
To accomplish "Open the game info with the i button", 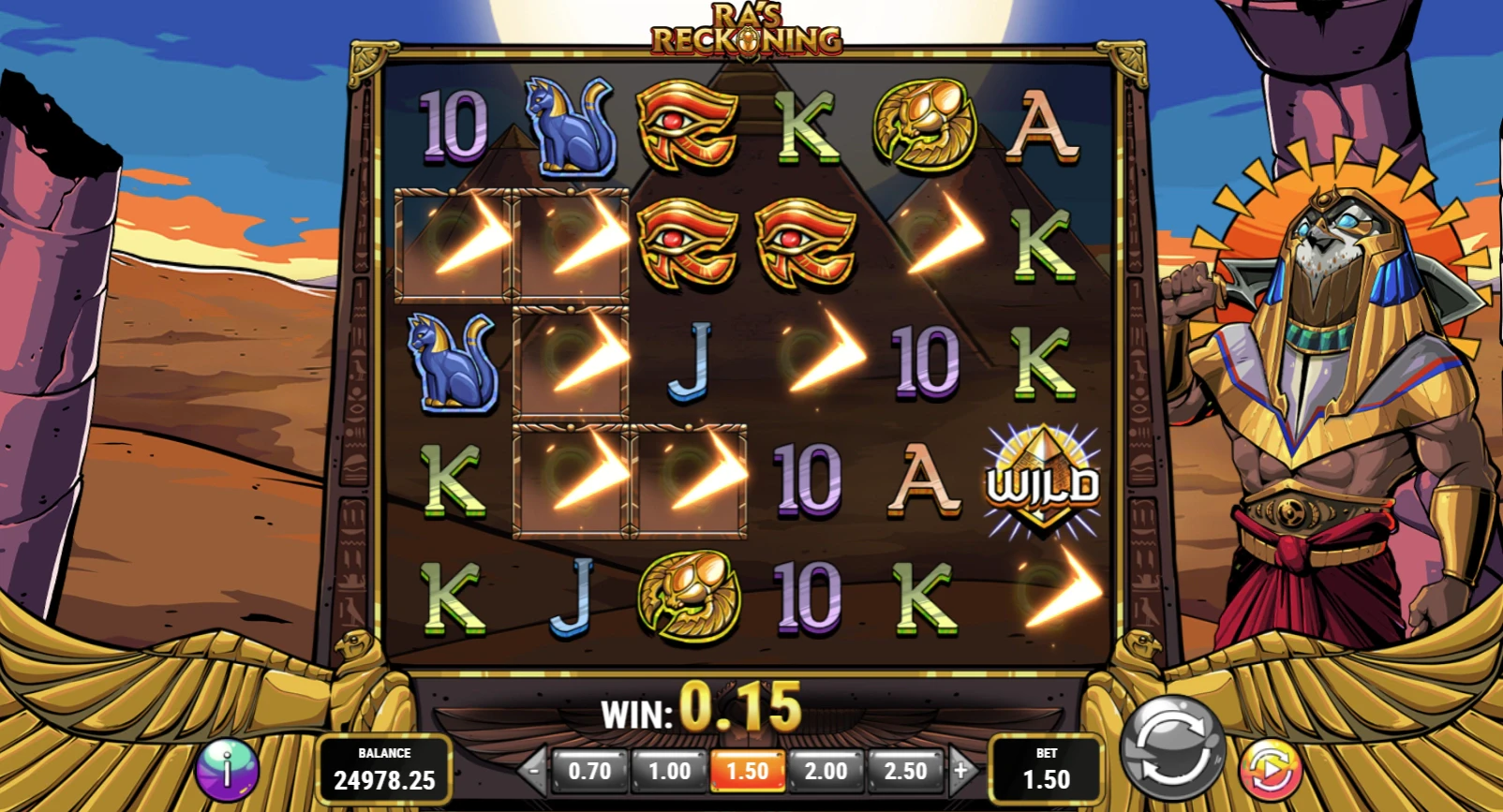I will (225, 770).
